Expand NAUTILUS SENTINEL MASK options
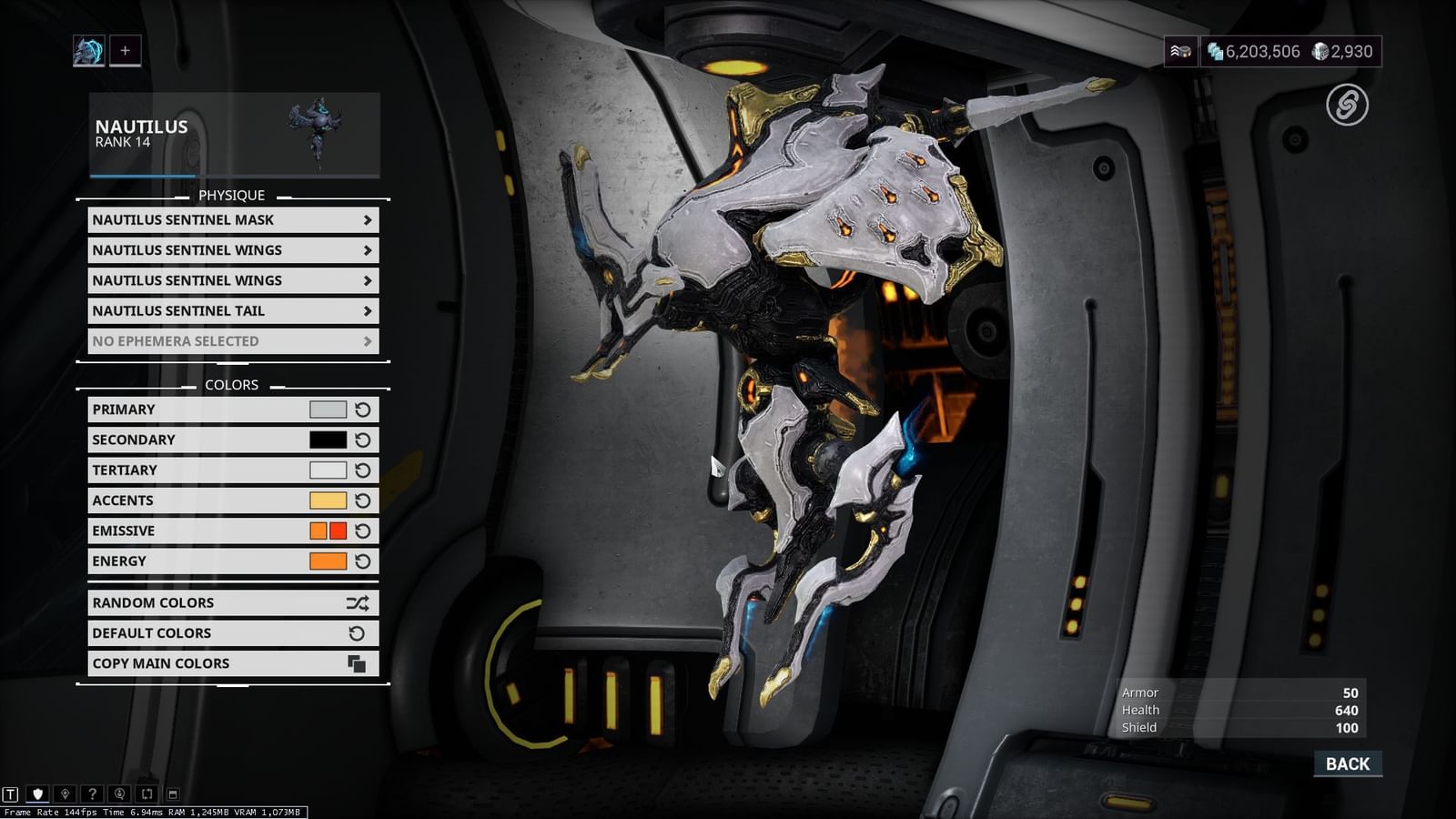1456x819 pixels. (232, 219)
